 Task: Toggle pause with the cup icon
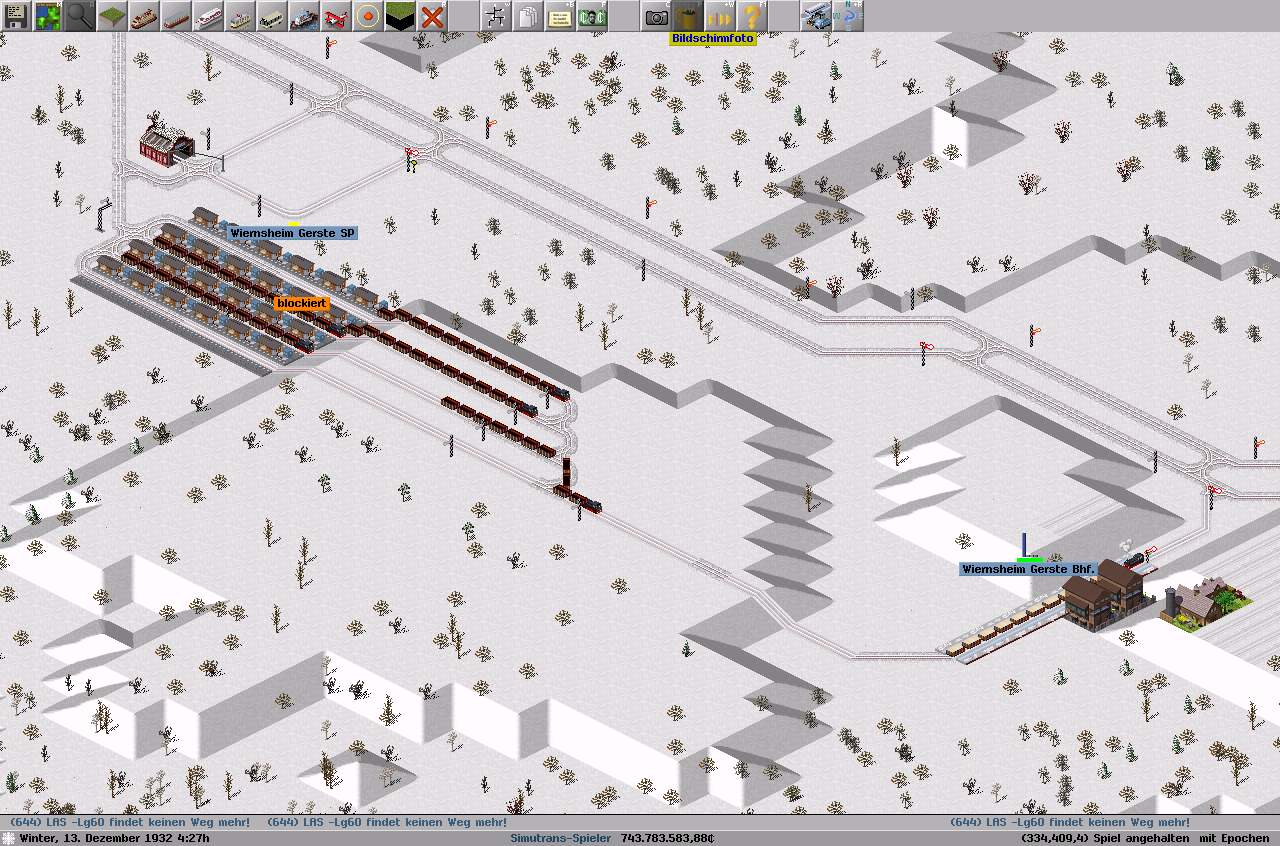pyautogui.click(x=687, y=16)
